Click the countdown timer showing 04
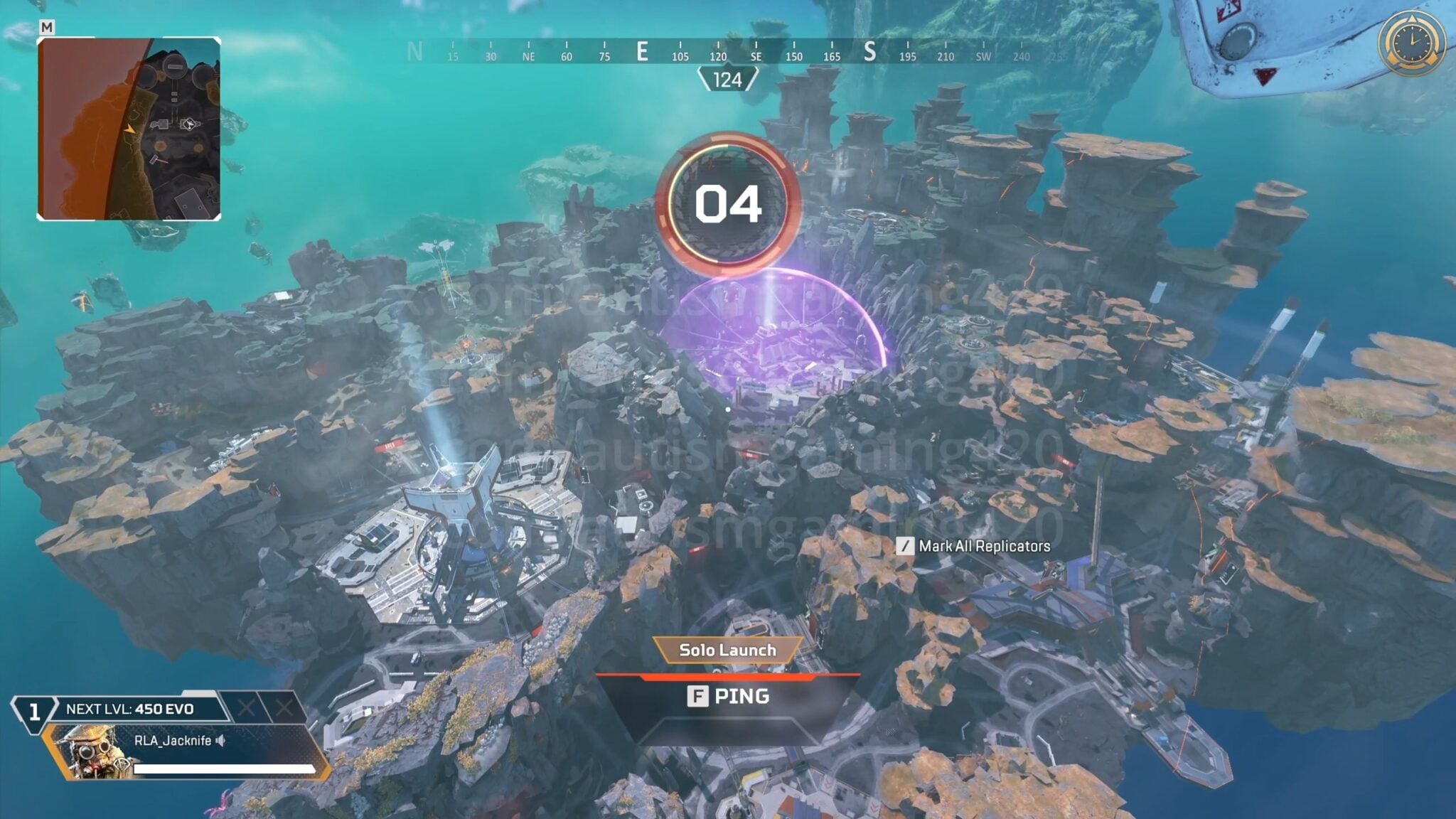This screenshot has width=1456, height=819. point(727,205)
